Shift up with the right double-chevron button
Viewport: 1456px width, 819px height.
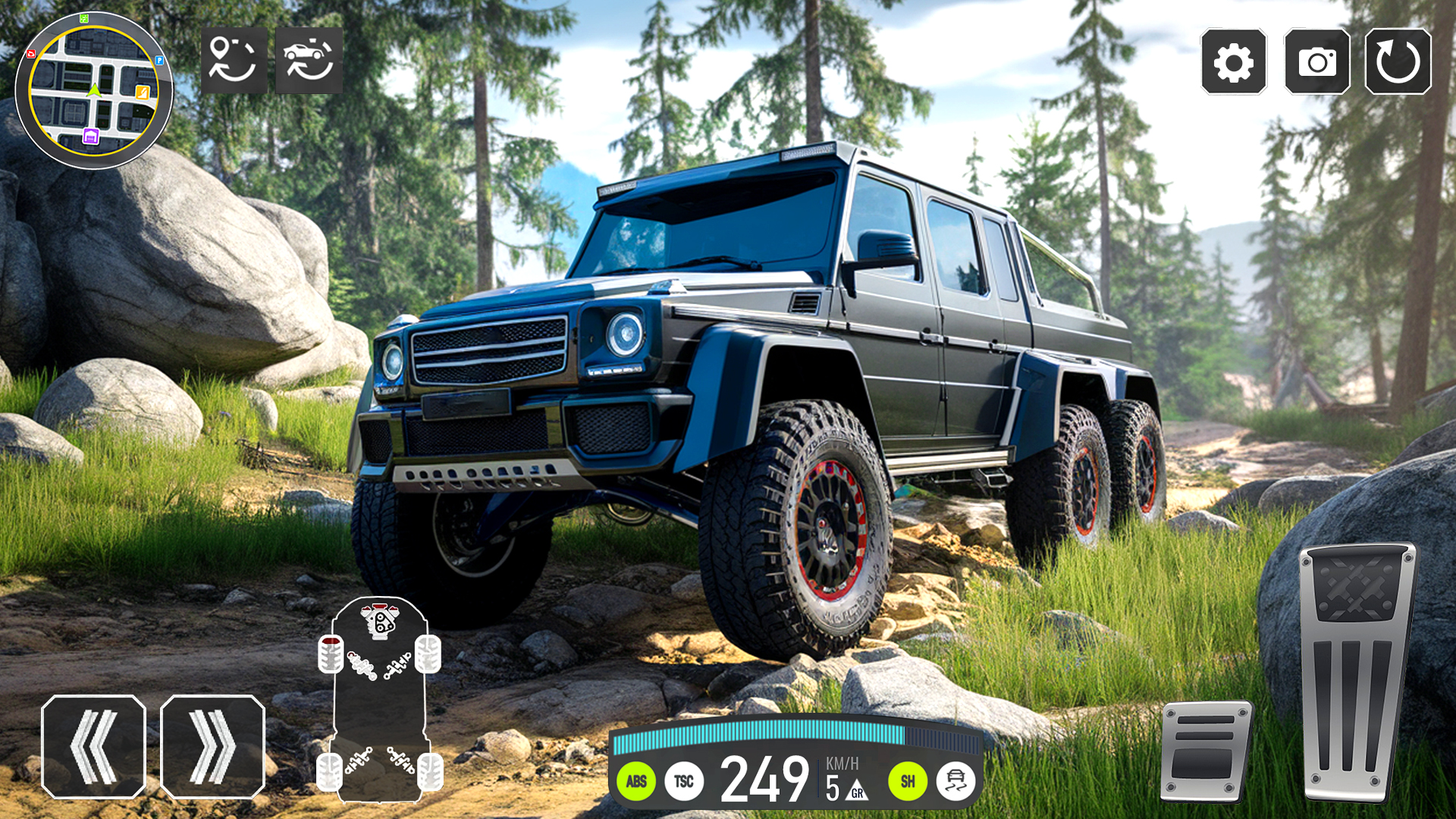pos(211,747)
